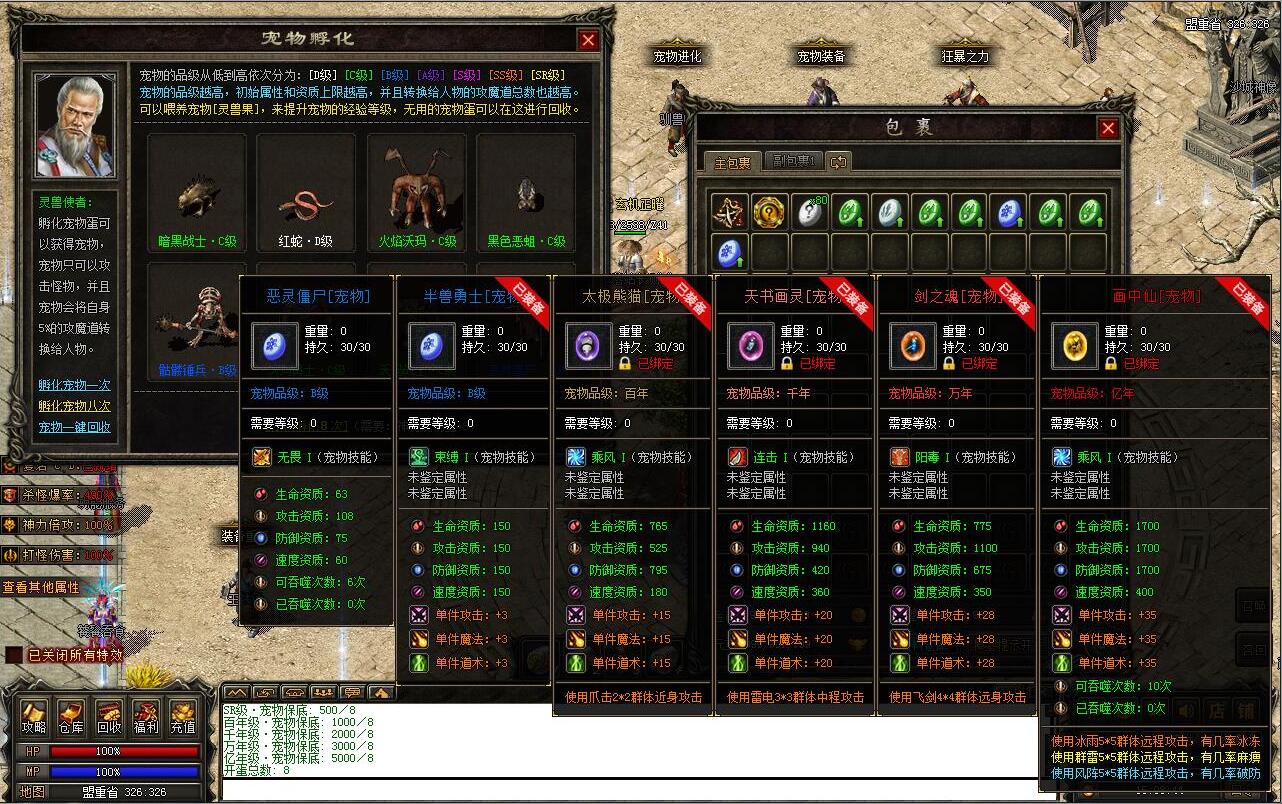This screenshot has height=804, width=1282.
Task: Select the mountain mini-map icon on the toolbar
Action: tap(237, 692)
